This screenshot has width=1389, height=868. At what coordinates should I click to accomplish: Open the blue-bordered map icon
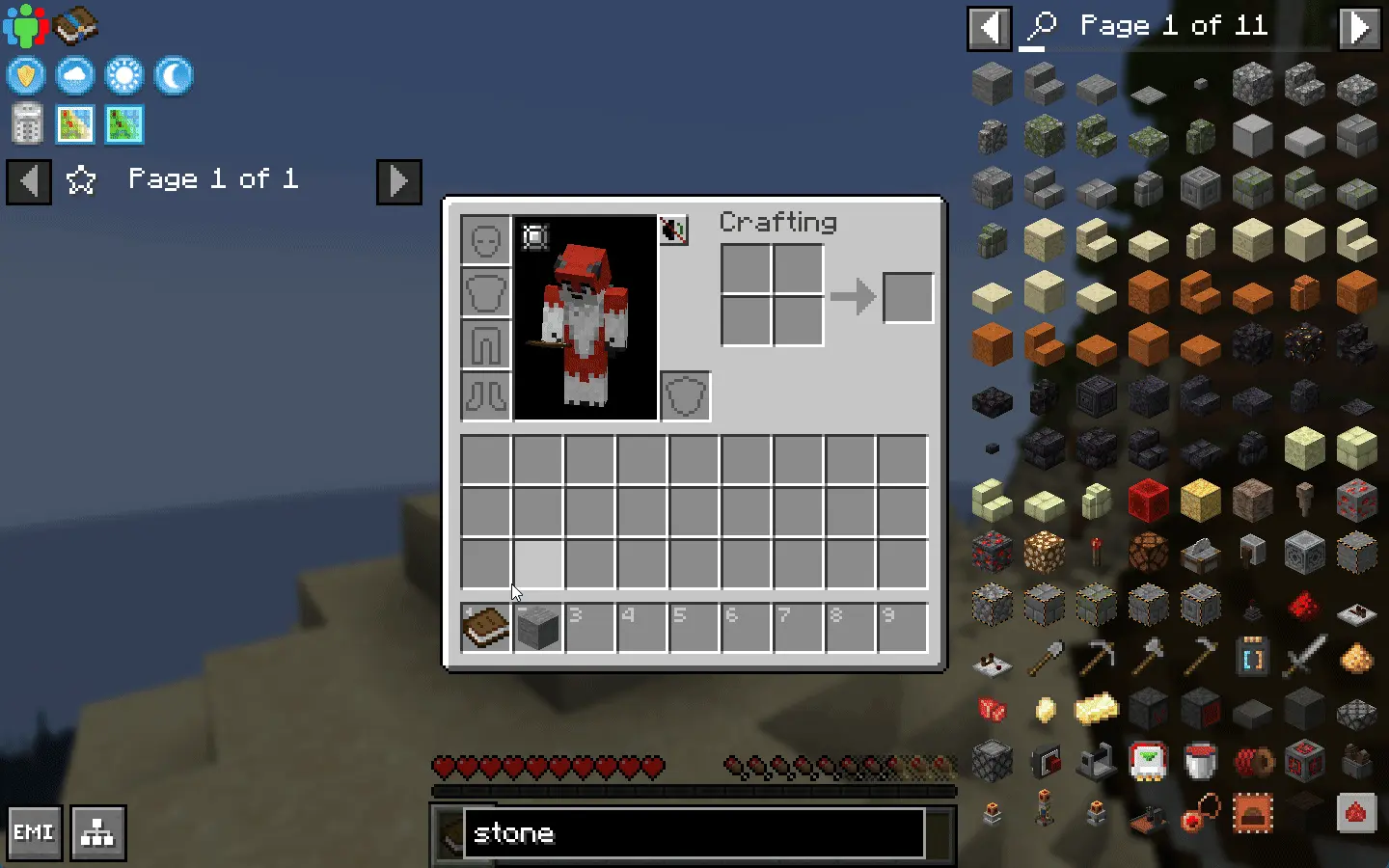point(123,124)
